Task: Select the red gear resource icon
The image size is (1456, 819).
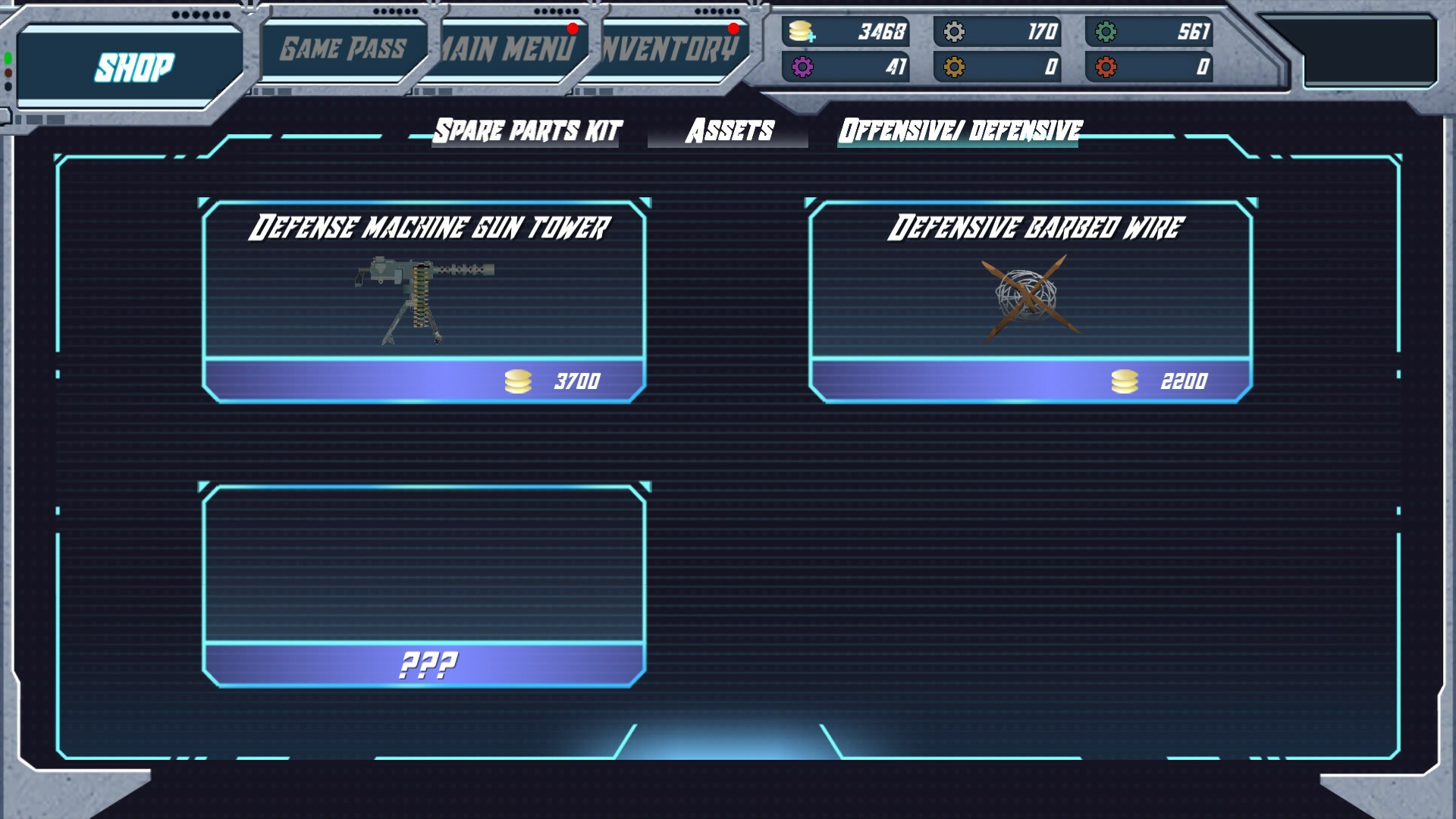Action: 1107,68
